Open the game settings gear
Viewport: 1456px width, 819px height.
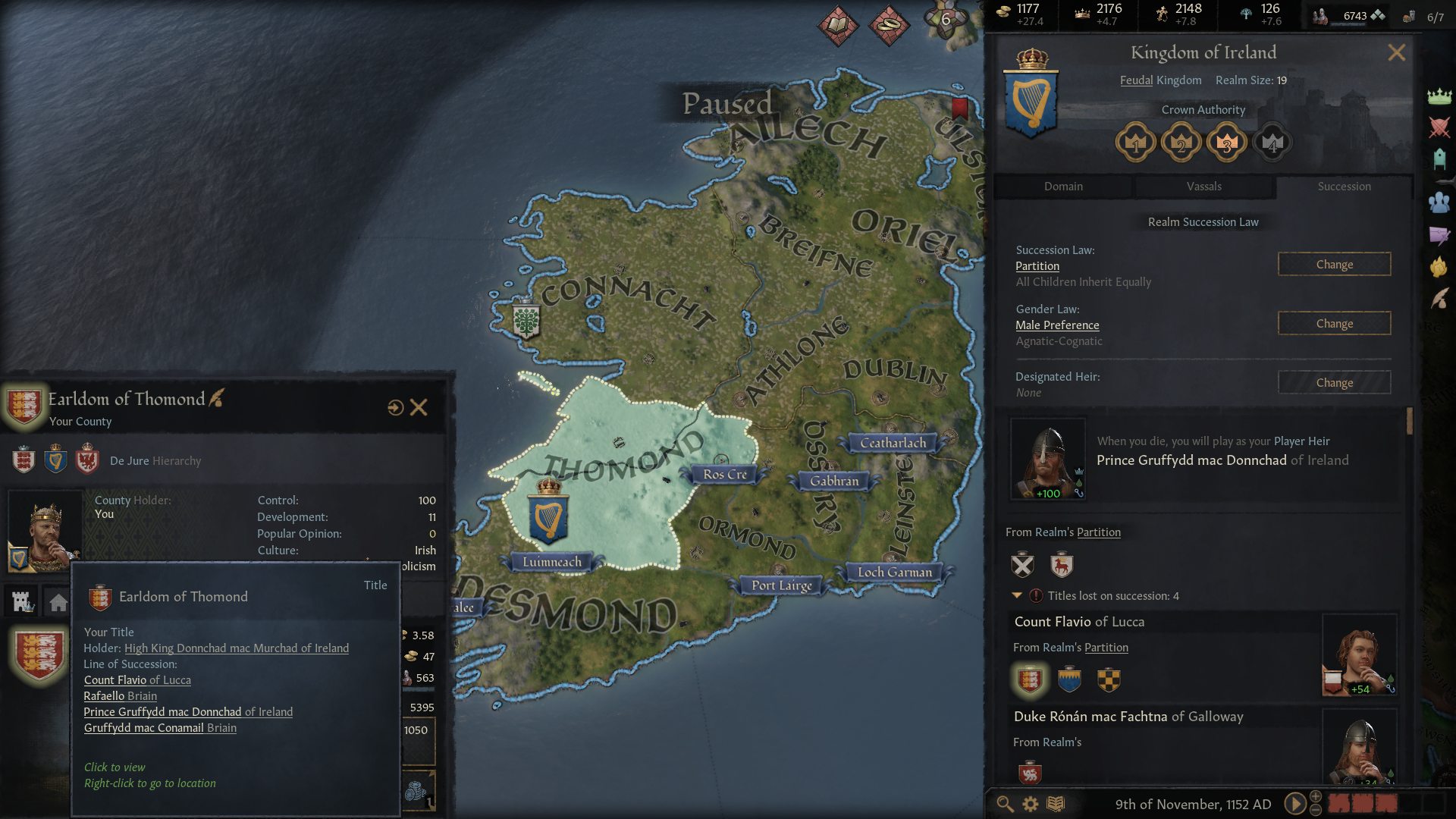(1031, 804)
